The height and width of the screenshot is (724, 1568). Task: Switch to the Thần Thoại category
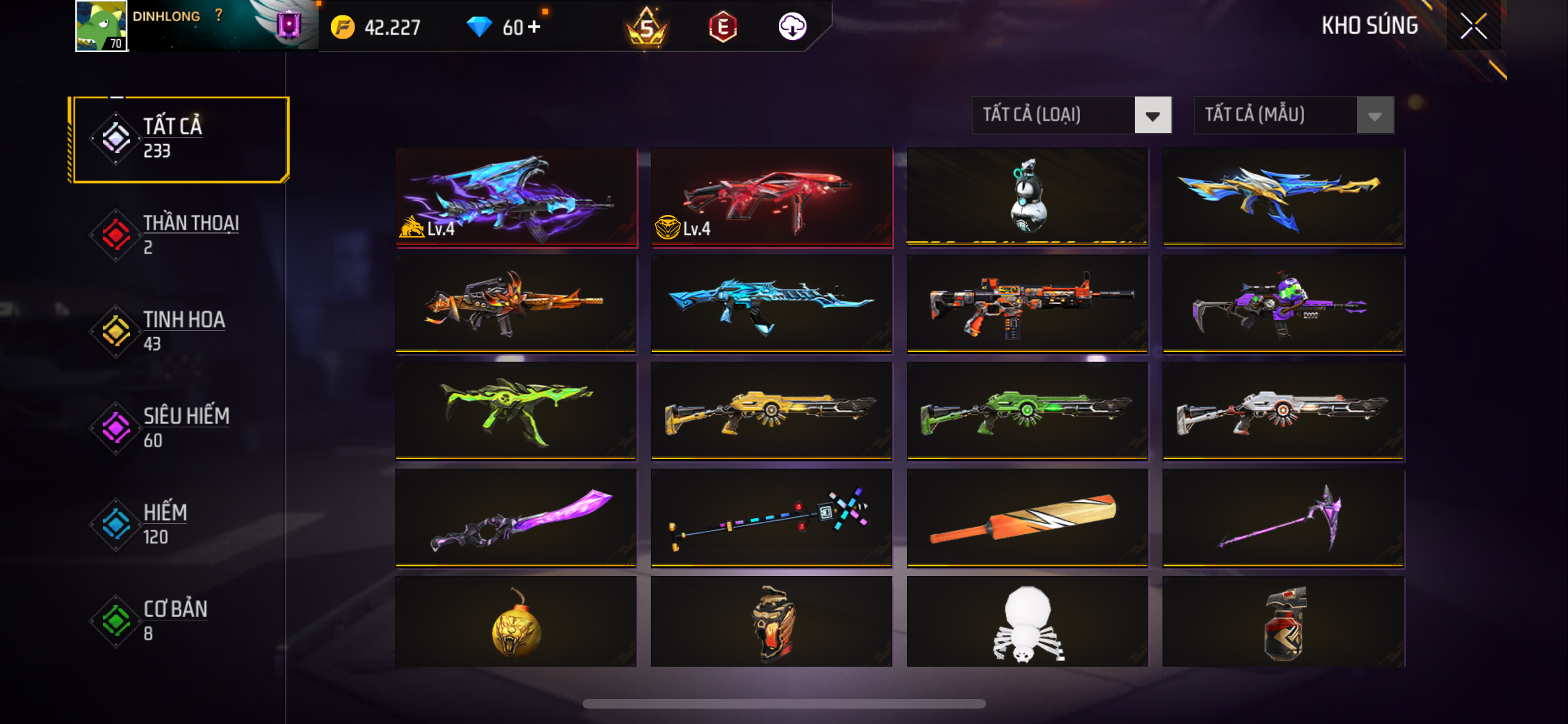180,235
